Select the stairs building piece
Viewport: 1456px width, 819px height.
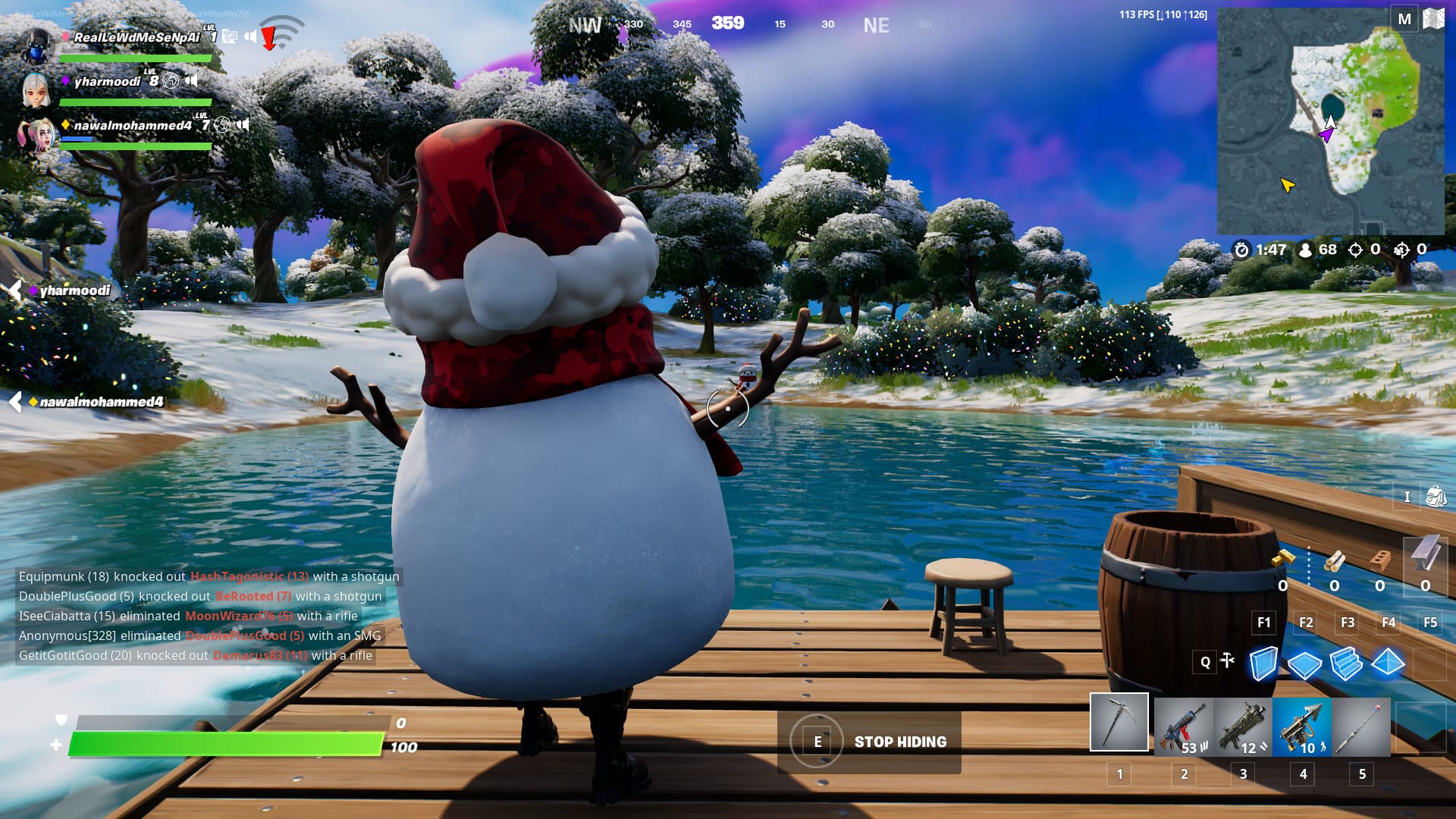point(1347,662)
